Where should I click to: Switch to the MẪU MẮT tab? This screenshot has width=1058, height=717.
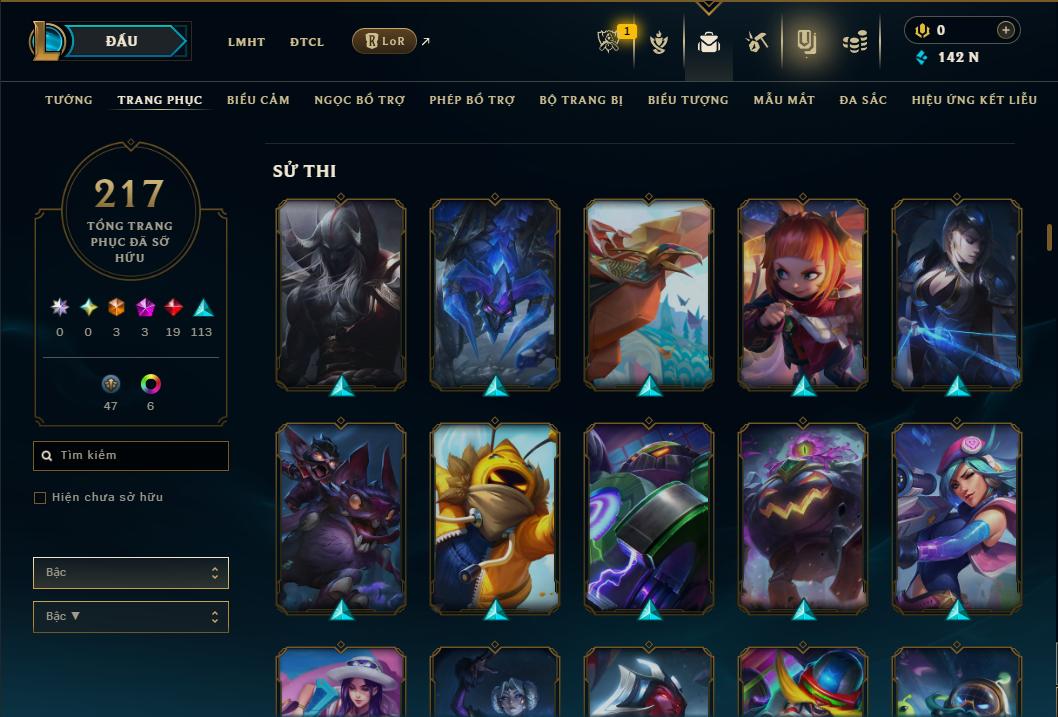(x=784, y=100)
